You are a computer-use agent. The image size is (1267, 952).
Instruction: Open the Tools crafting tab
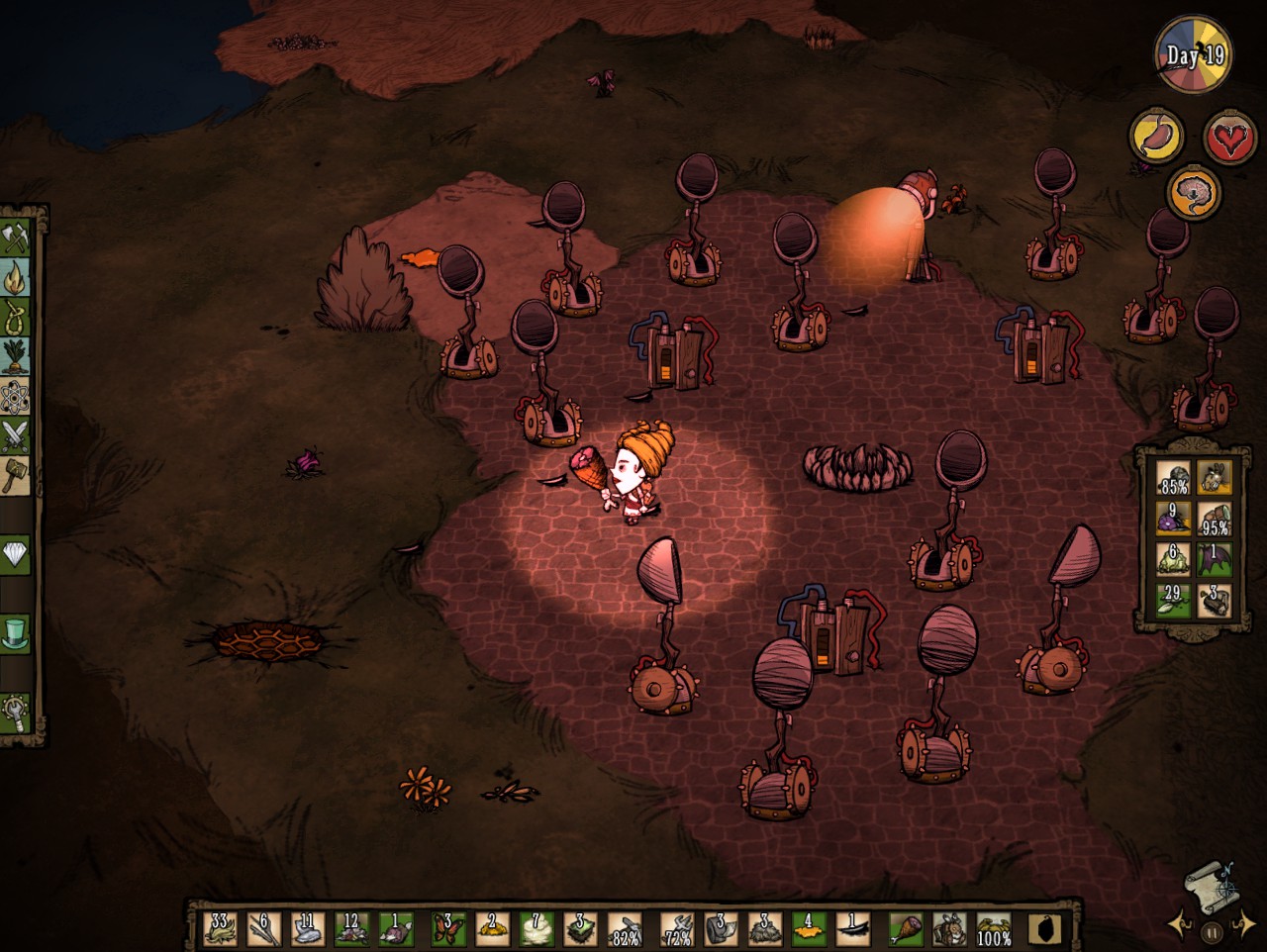18,238
